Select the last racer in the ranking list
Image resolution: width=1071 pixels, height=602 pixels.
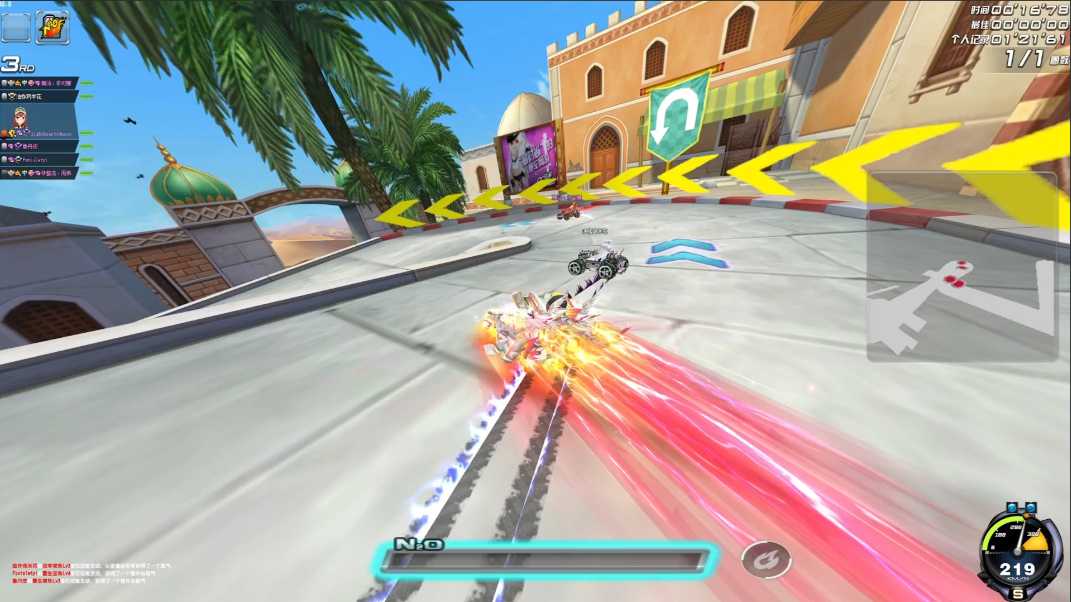click(x=40, y=173)
